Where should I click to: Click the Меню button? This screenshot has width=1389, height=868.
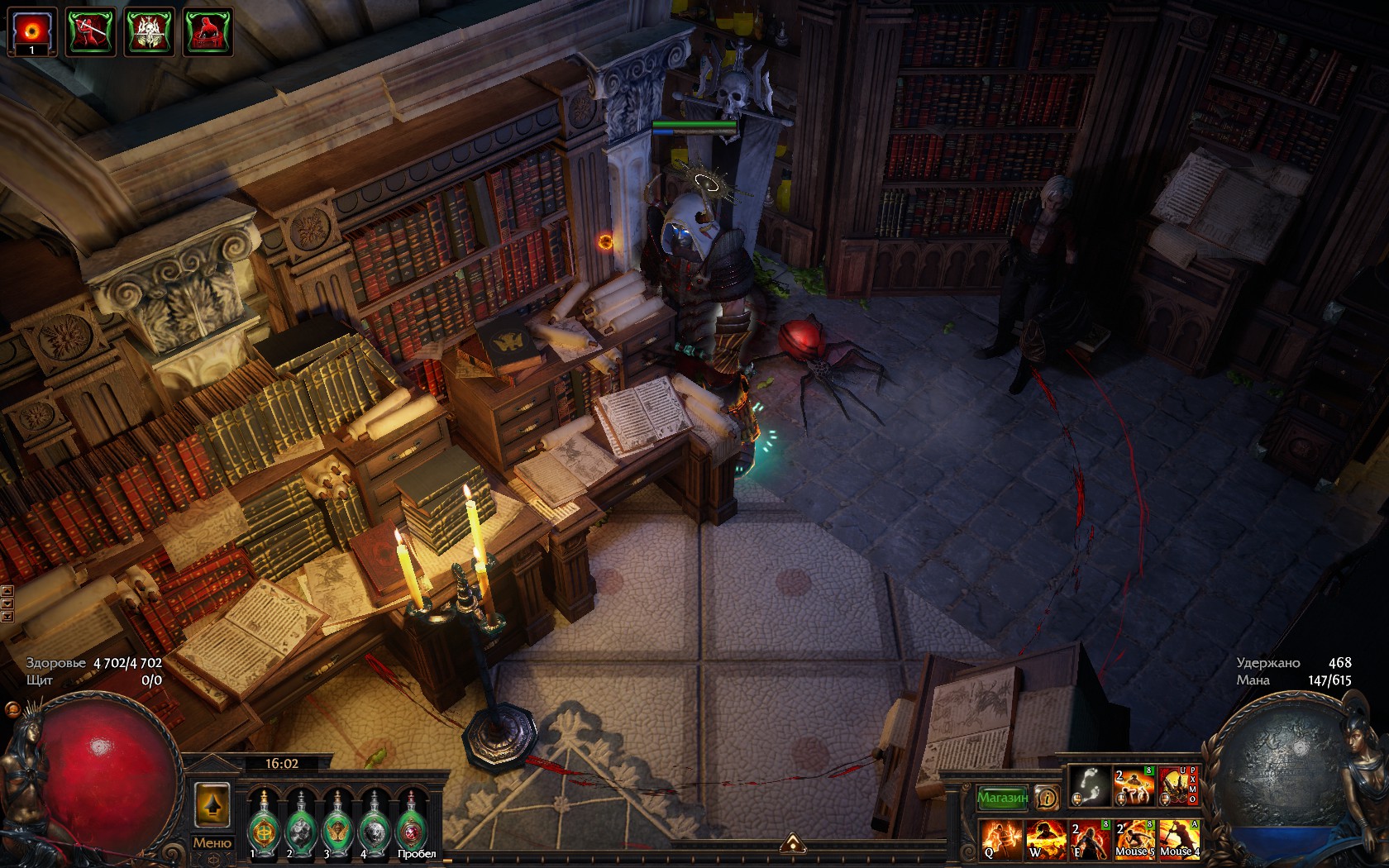(212, 842)
